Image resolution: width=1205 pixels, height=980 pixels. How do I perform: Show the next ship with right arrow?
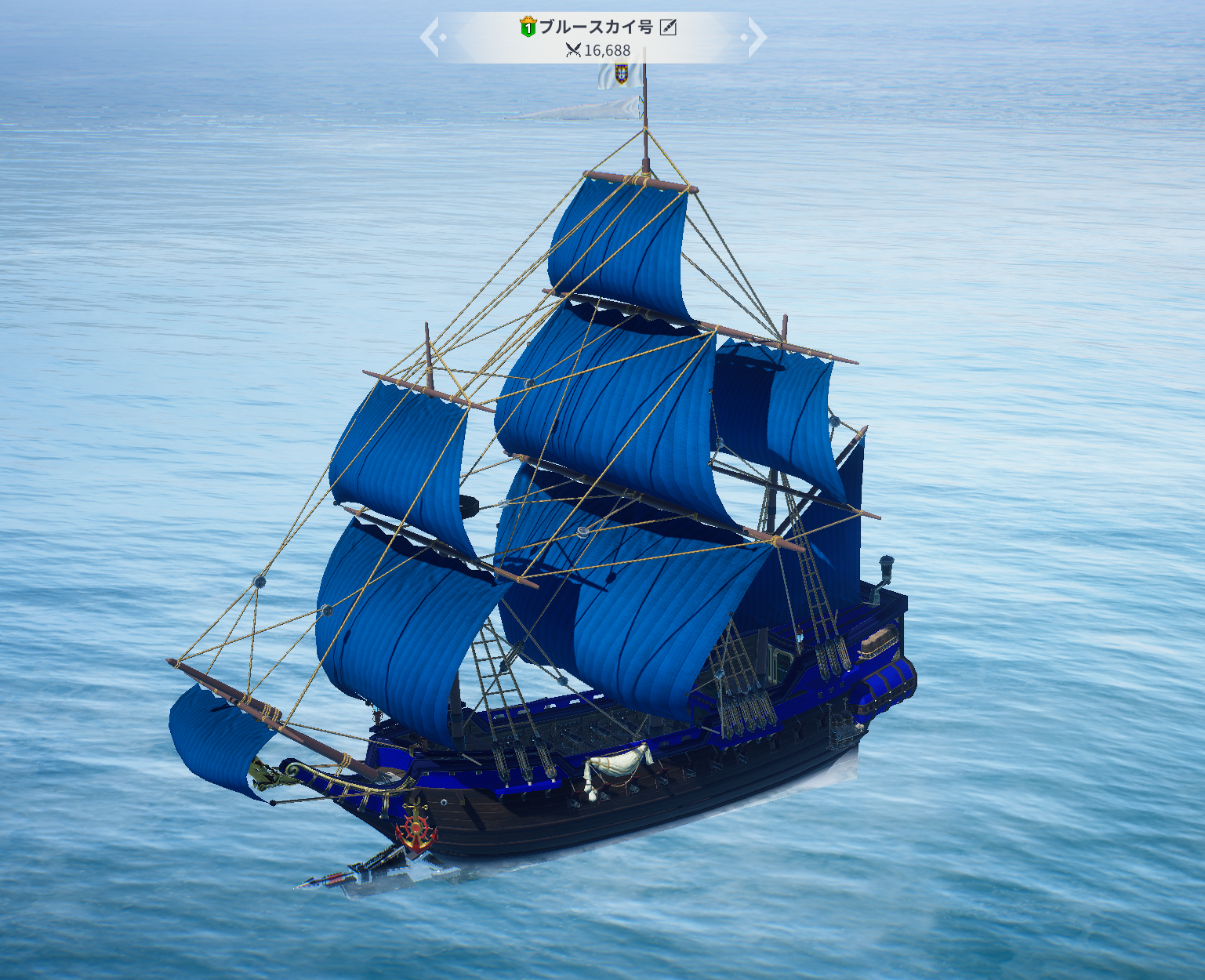[x=754, y=37]
